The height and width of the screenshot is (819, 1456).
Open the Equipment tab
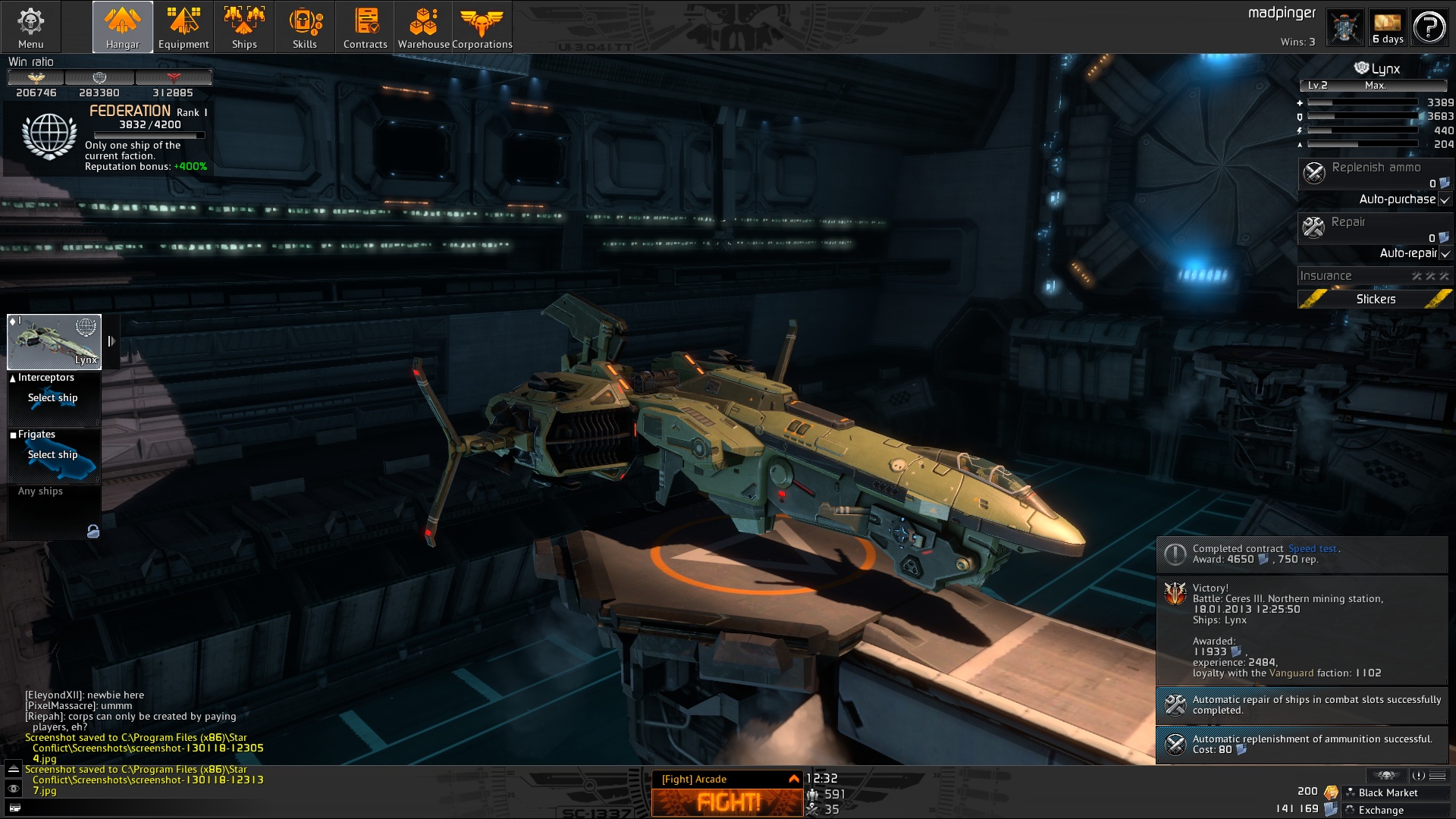pyautogui.click(x=184, y=27)
